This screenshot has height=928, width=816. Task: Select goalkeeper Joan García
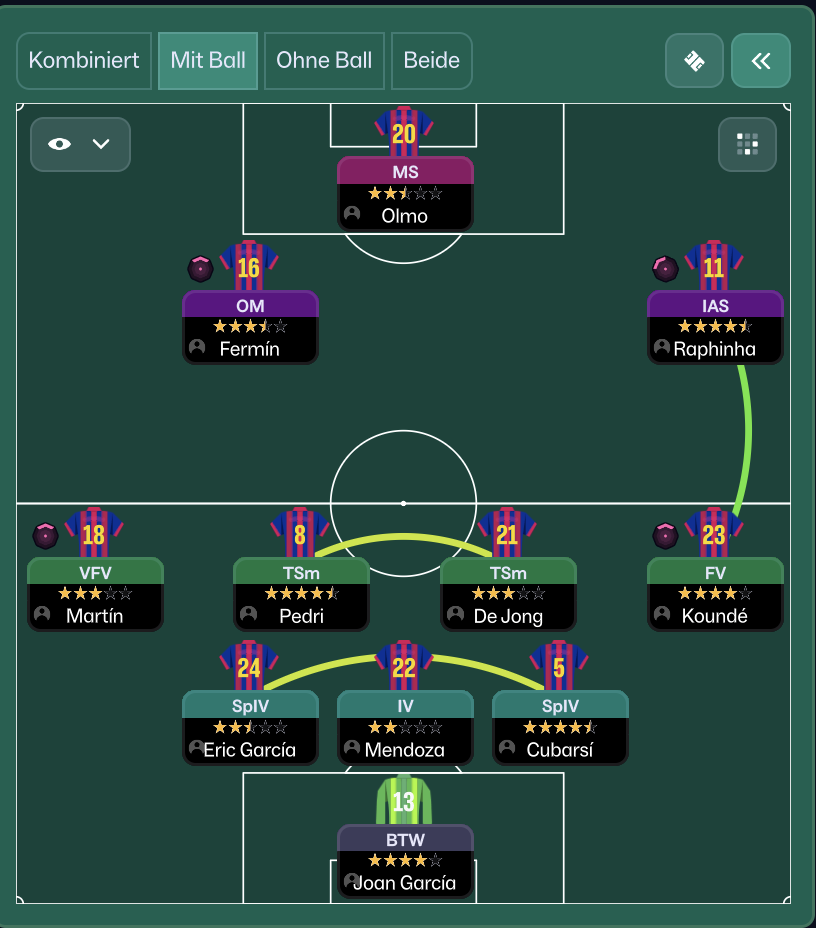click(405, 861)
